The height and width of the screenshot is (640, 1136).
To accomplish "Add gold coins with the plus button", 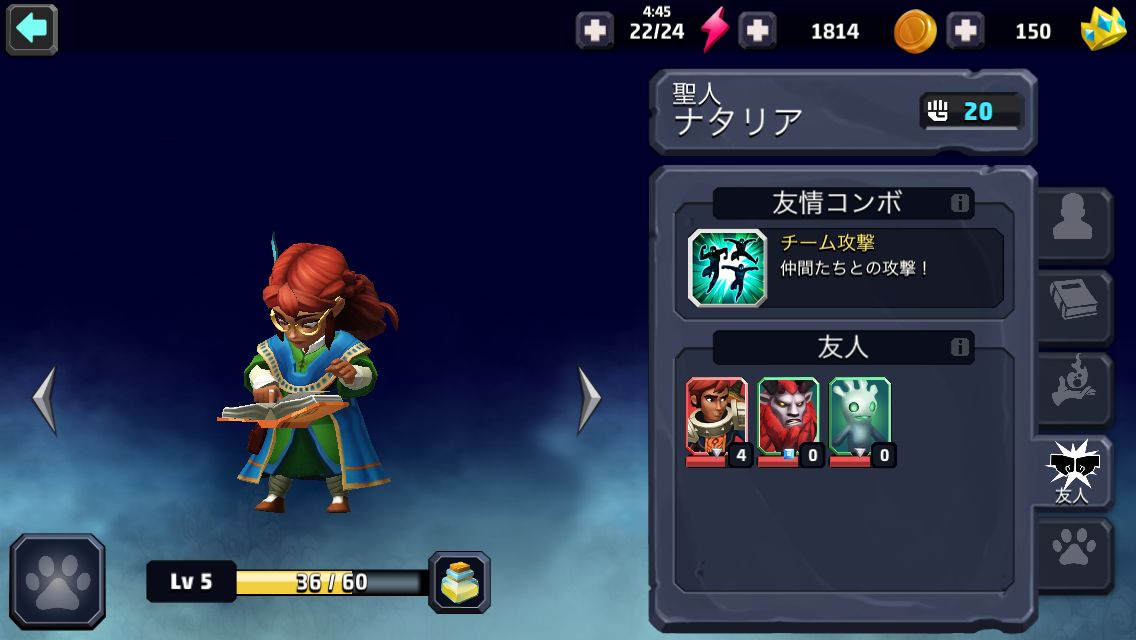I will [757, 31].
